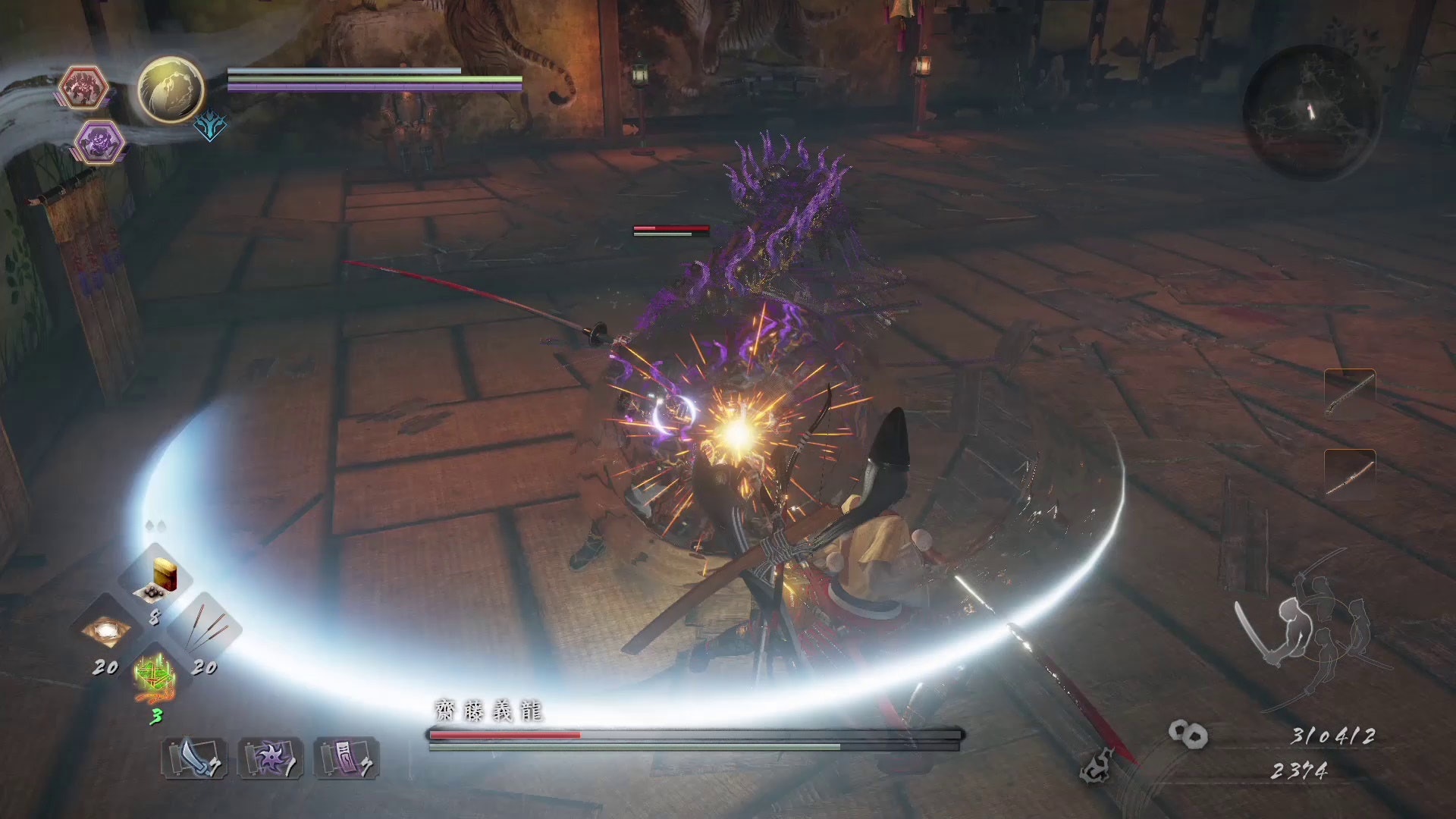Use the salt shortcut item slot
Viewport: 1456px width, 819px height.
pyautogui.click(x=105, y=632)
